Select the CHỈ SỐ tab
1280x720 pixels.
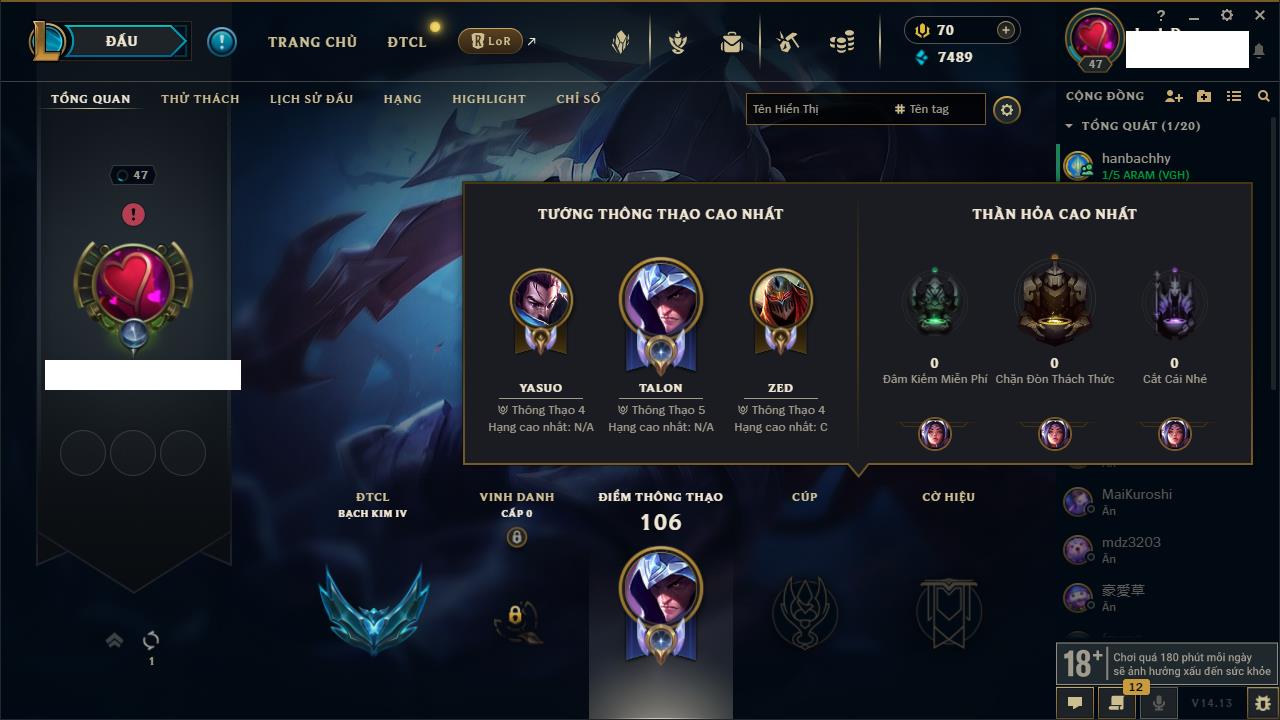click(578, 99)
